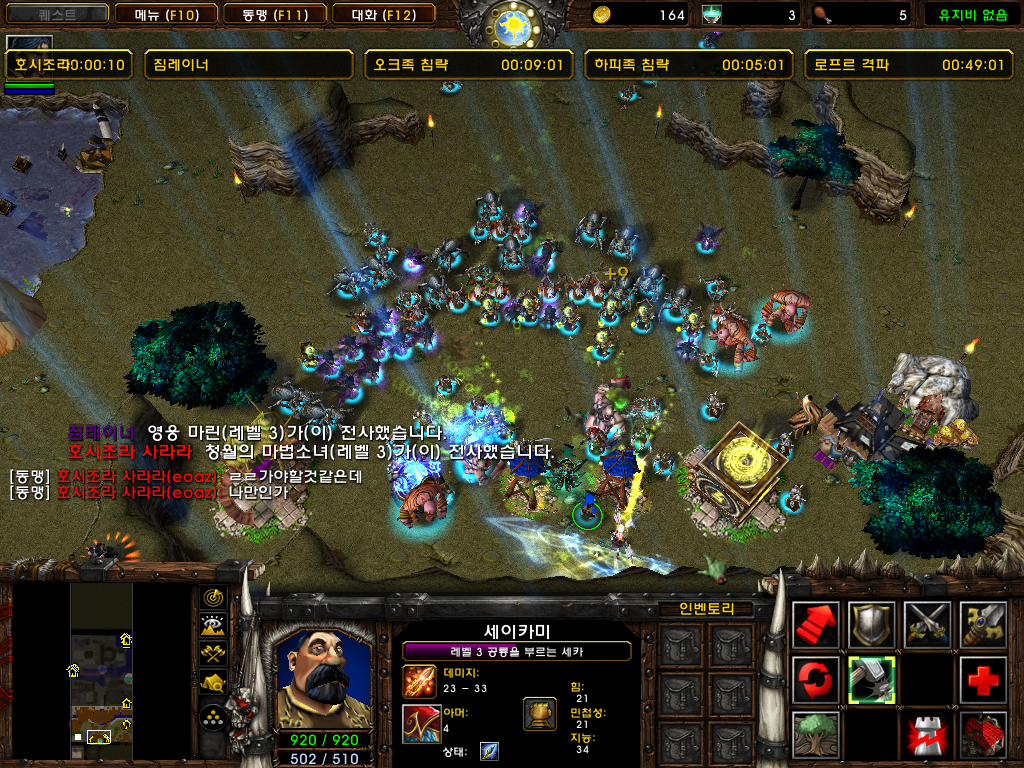This screenshot has height=768, width=1024.
Task: Toggle the minimap creep camps button
Action: (213, 683)
